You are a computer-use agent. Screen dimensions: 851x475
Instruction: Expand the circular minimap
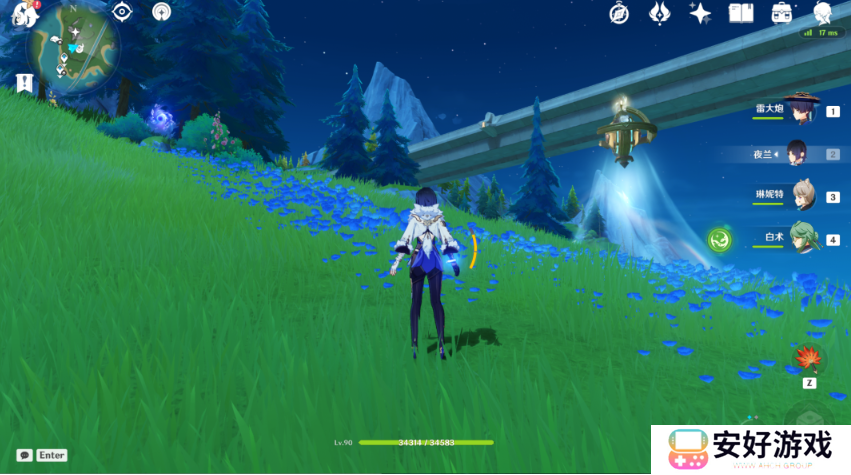pos(75,47)
